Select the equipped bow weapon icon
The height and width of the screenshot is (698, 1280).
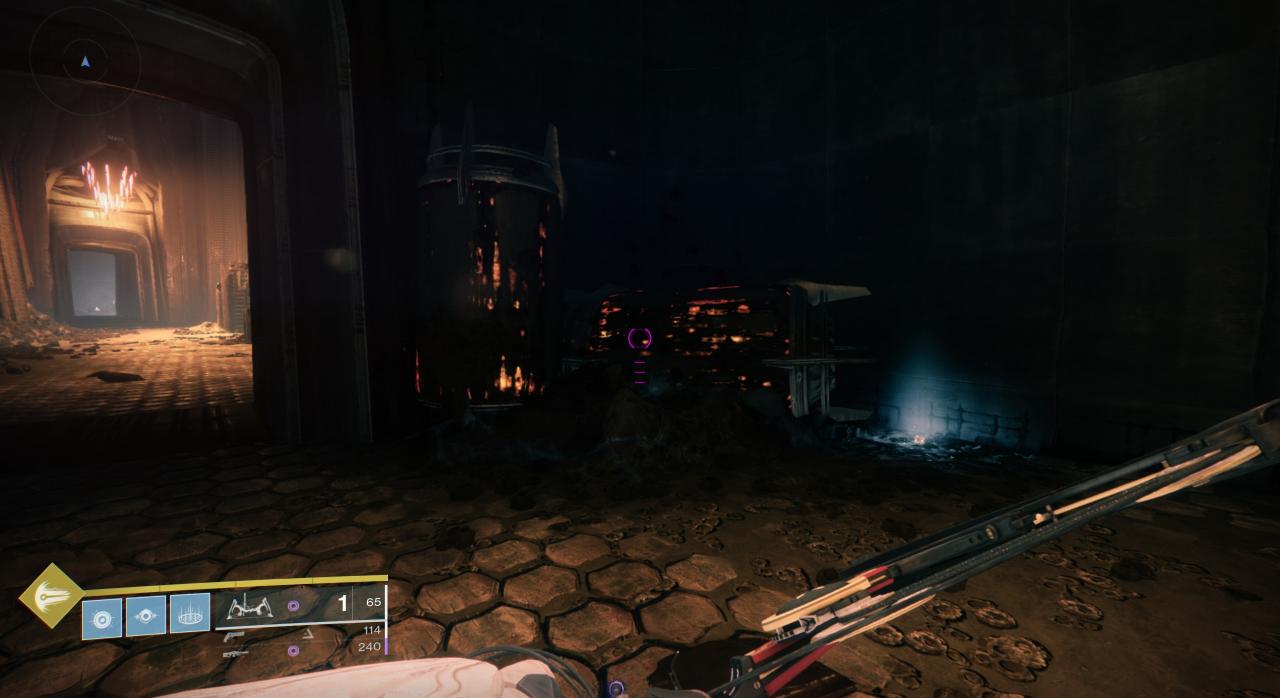(x=250, y=605)
